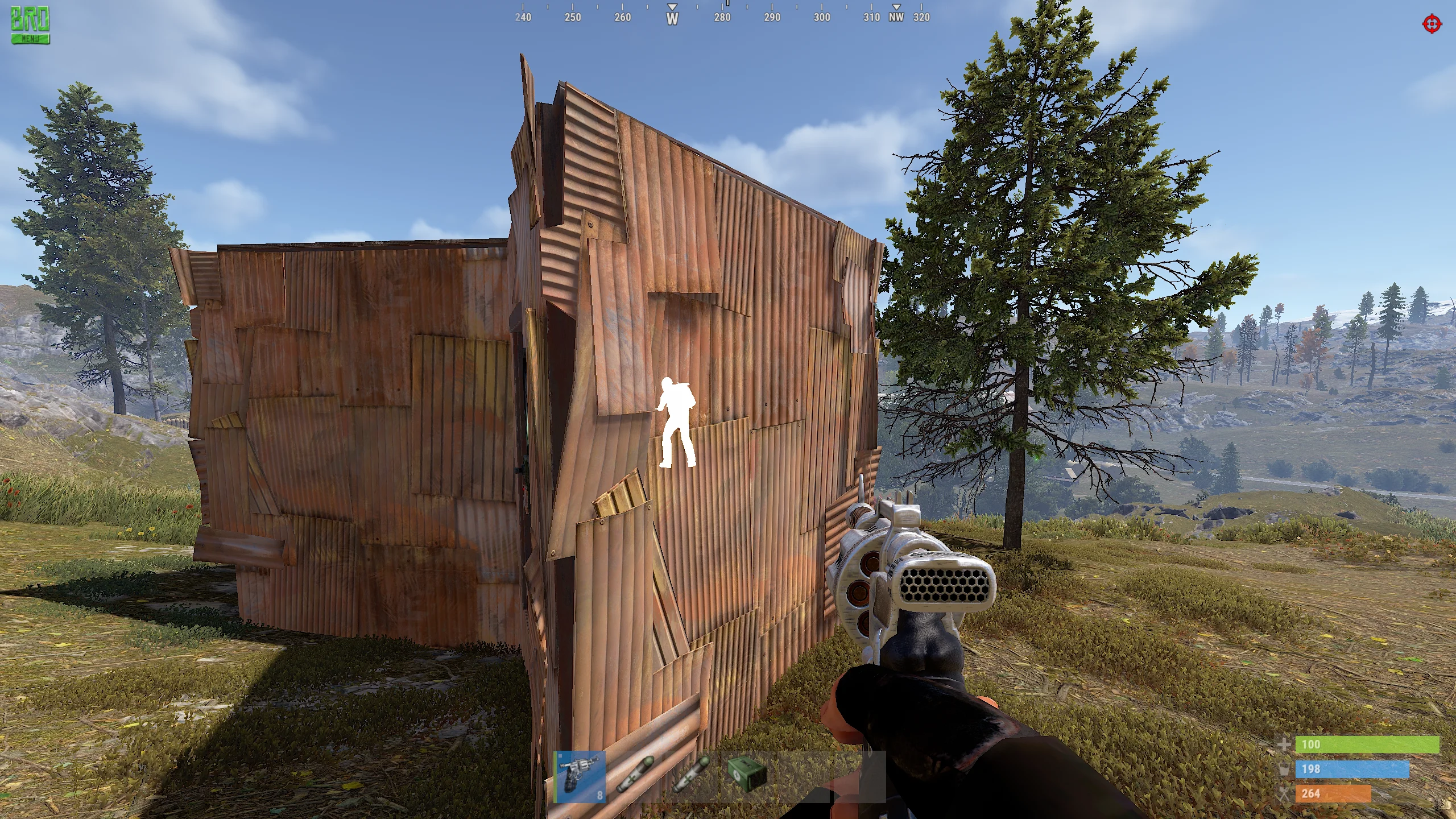The width and height of the screenshot is (1456, 819).
Task: Click the ammo count 8 on the revolver slot
Action: (600, 795)
